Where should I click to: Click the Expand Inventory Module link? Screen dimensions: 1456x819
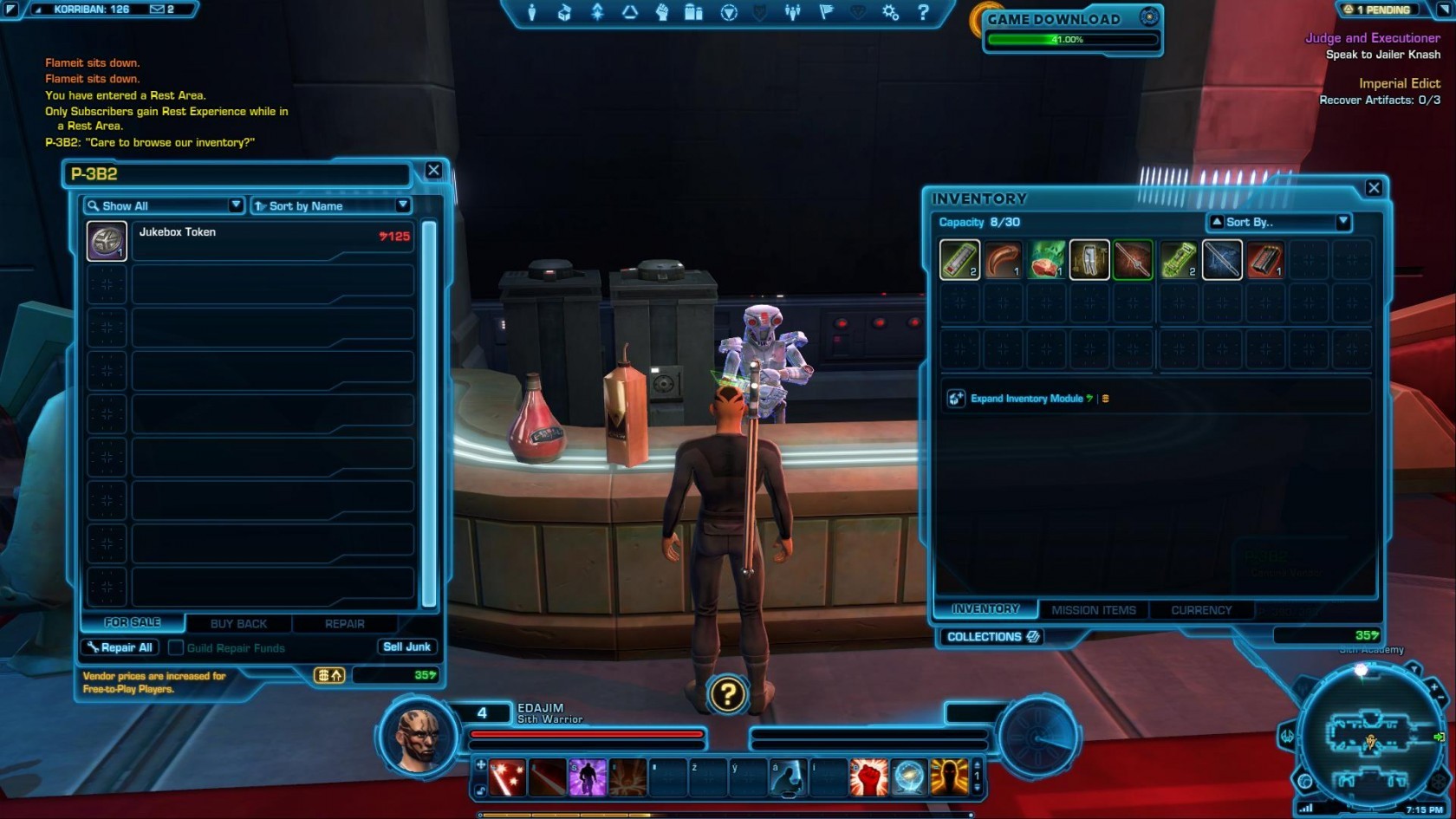pyautogui.click(x=1026, y=399)
